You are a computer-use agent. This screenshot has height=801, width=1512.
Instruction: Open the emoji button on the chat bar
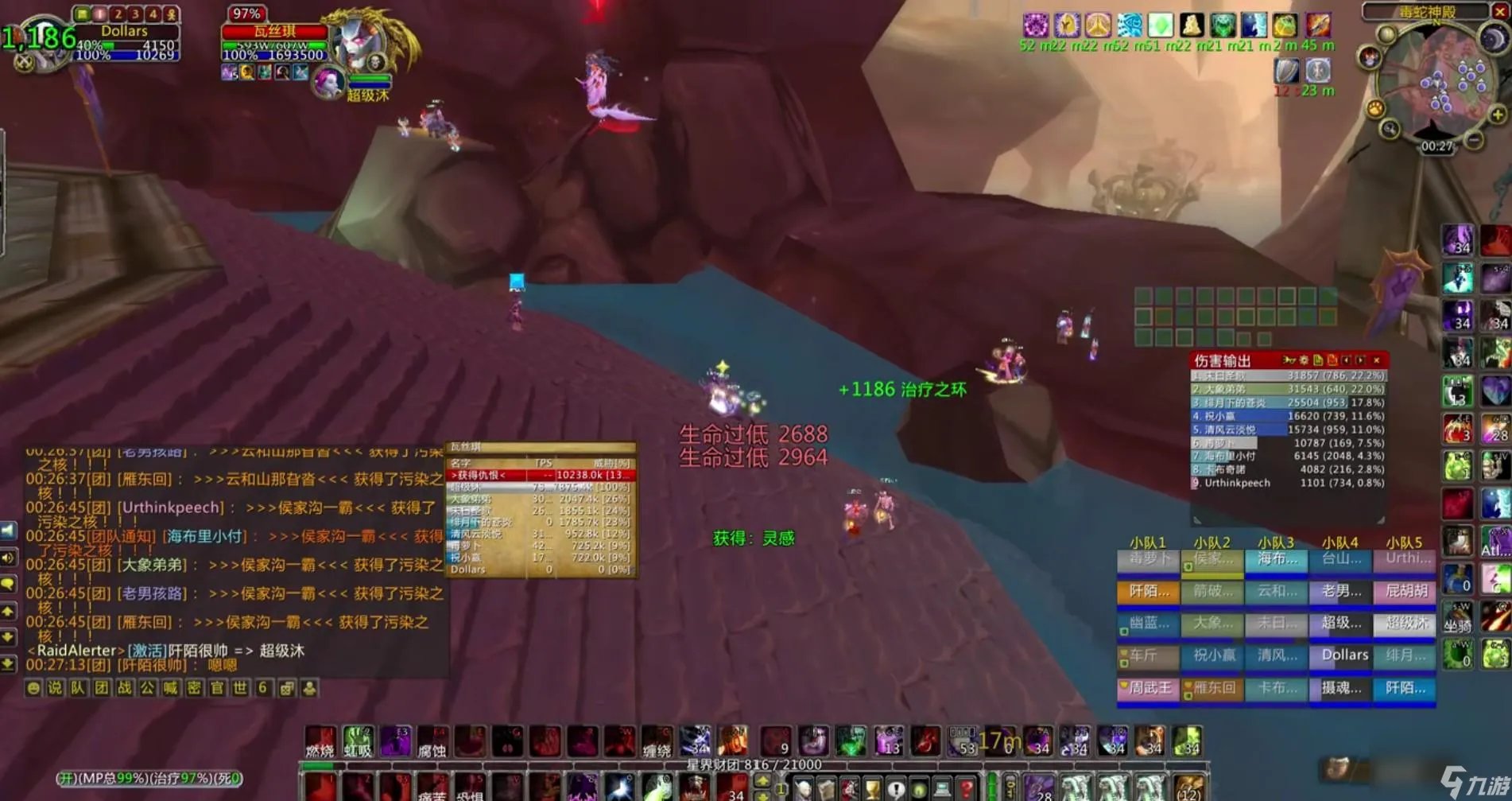coord(33,688)
